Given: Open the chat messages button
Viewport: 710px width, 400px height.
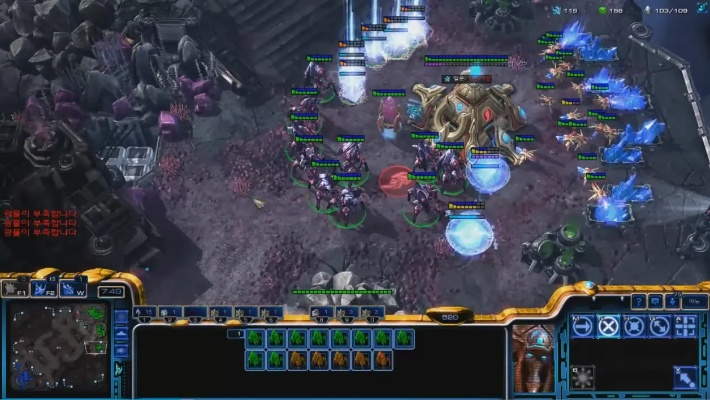Looking at the screenshot, I should point(655,300).
